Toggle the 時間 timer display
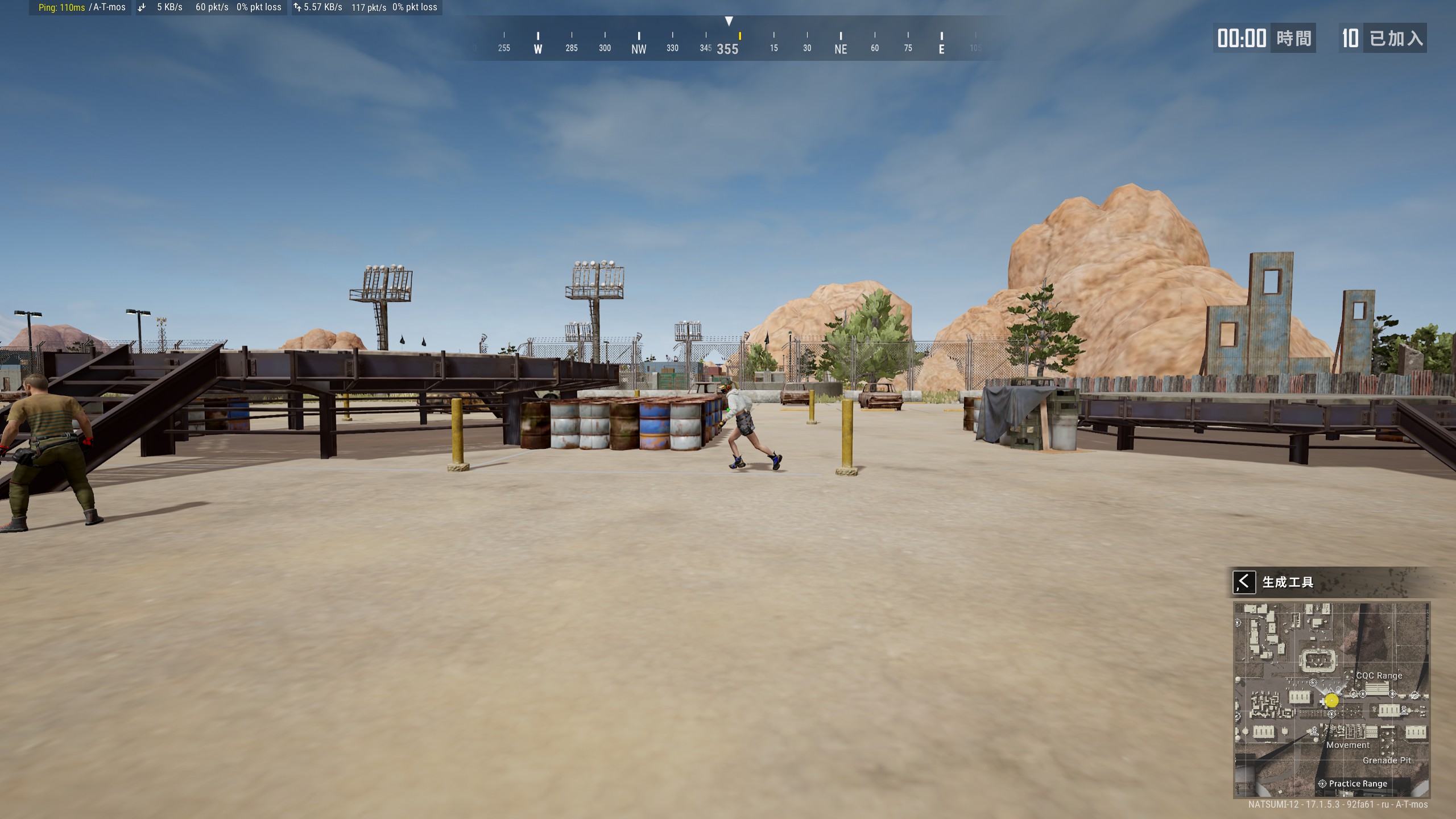 tap(1294, 38)
